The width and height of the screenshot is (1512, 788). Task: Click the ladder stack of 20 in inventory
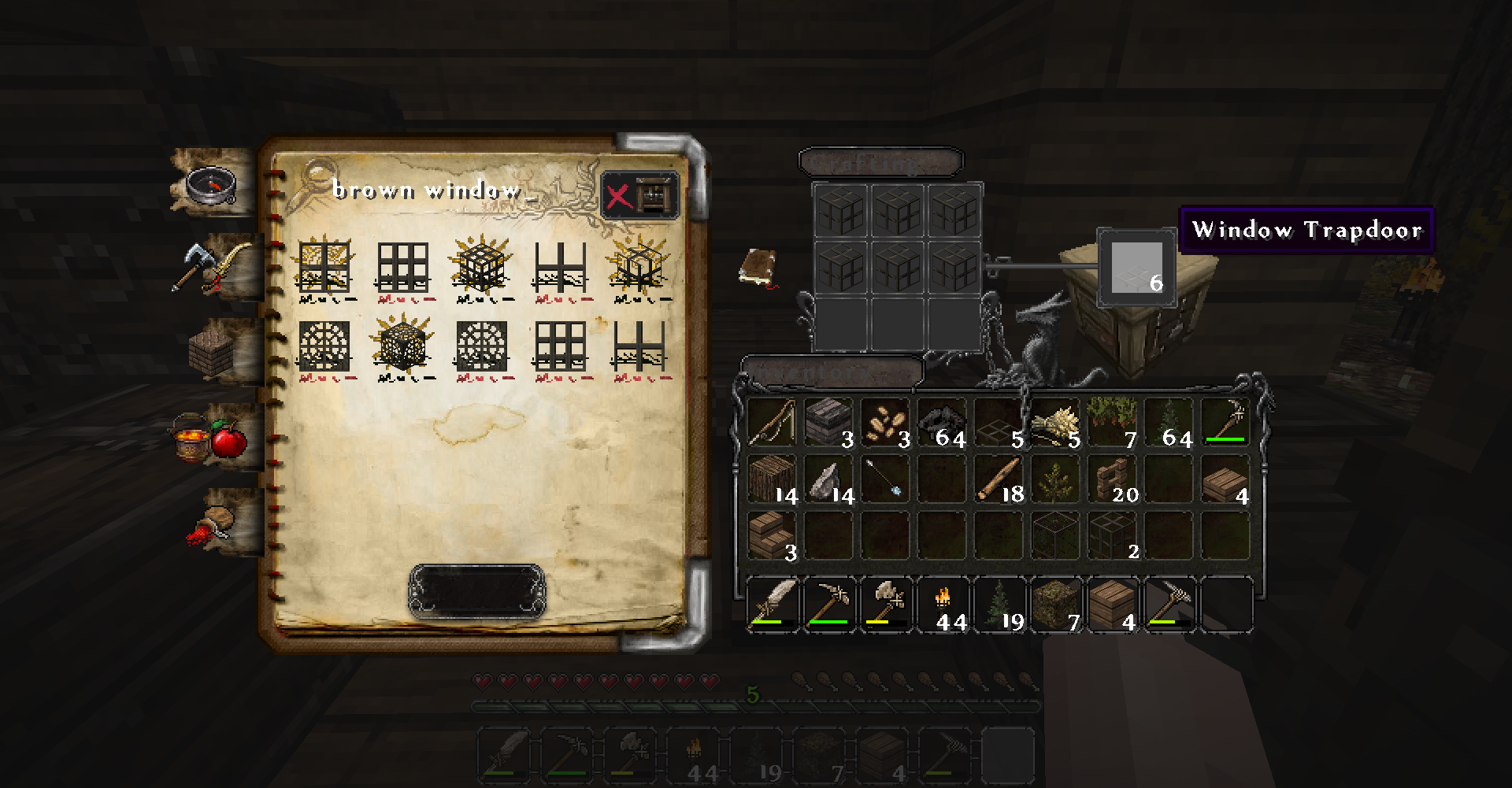click(1112, 480)
